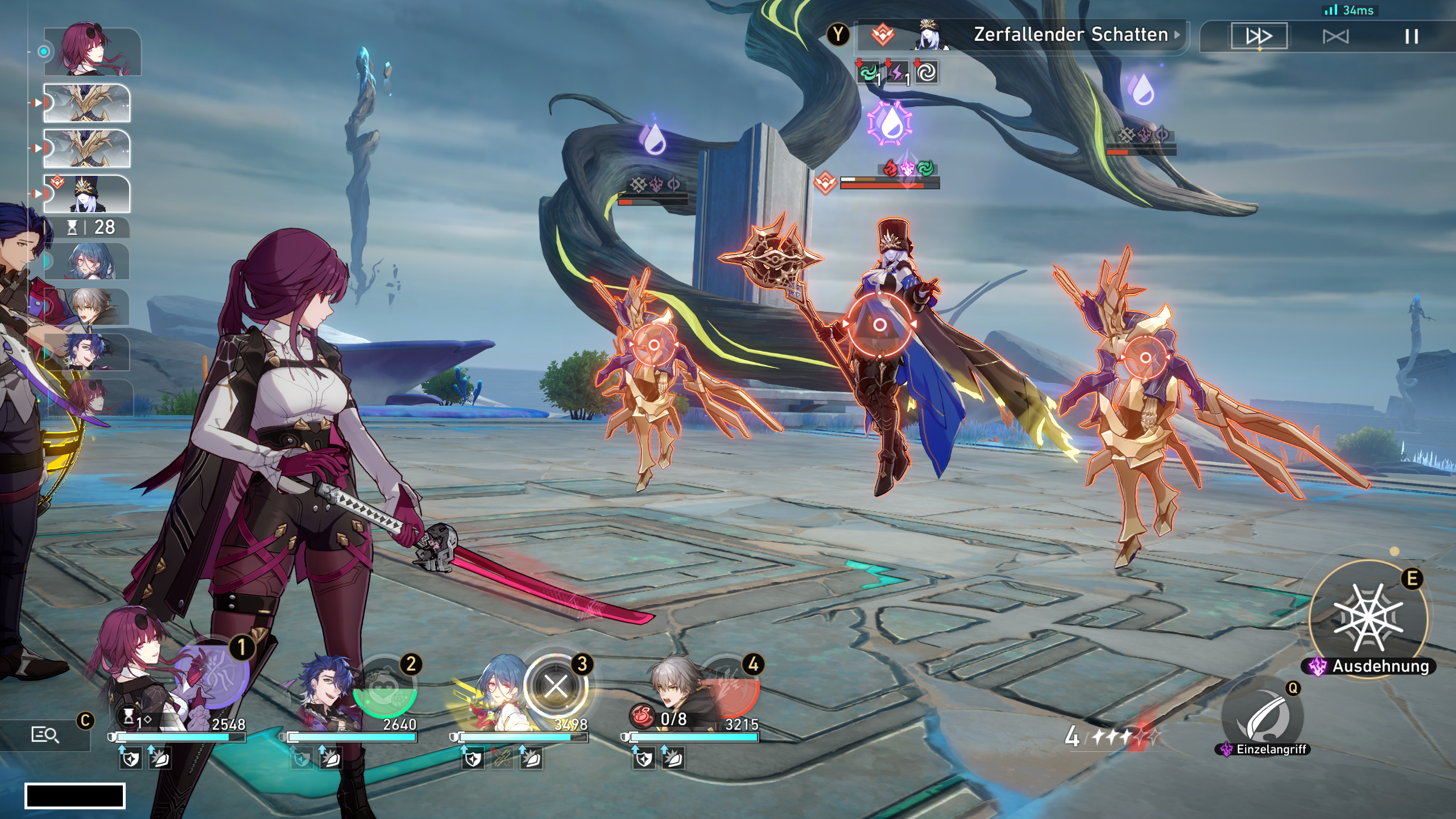Toggle battle speed-up button
Image resolution: width=1456 pixels, height=819 pixels.
[x=1259, y=36]
